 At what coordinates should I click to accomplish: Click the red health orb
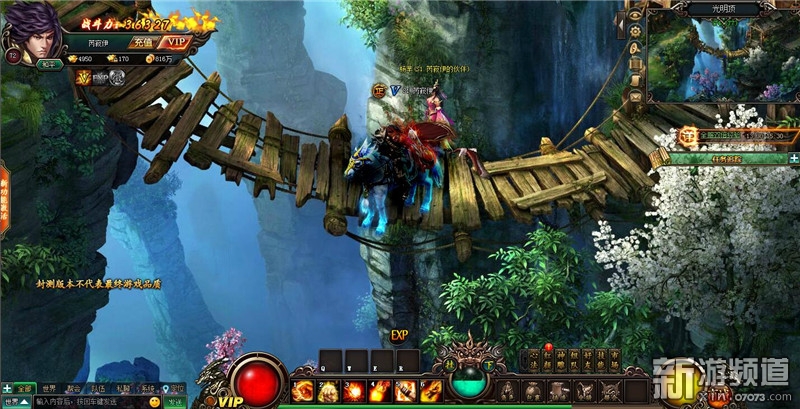(x=258, y=382)
